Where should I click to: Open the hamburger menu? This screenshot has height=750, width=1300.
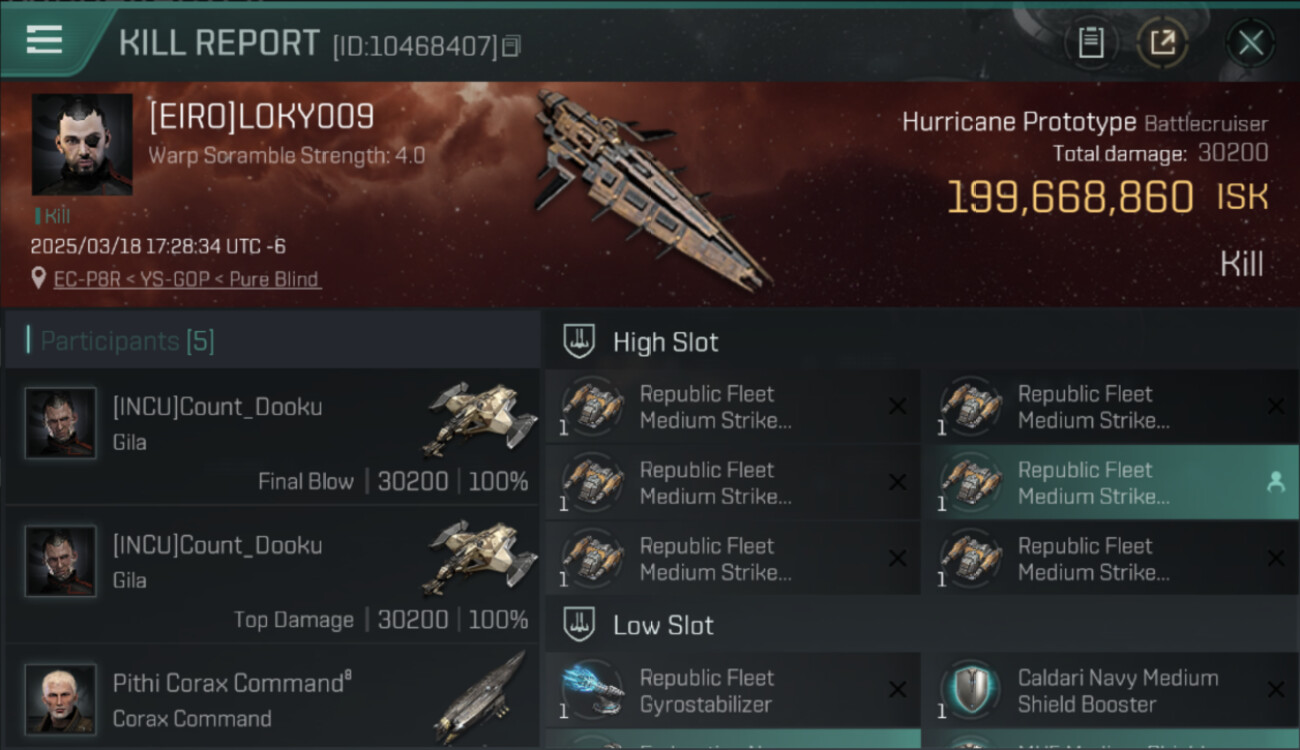point(45,40)
